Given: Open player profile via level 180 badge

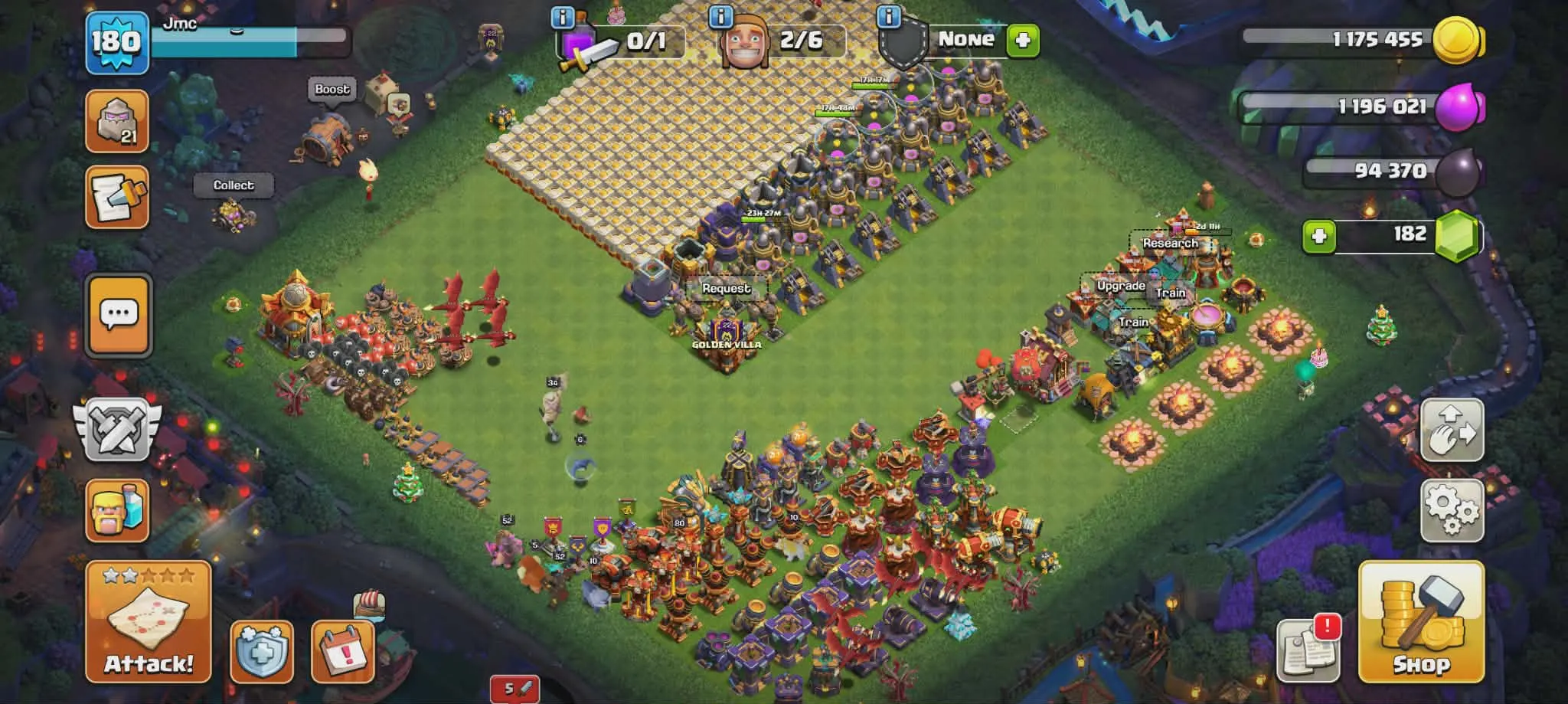Looking at the screenshot, I should click(113, 42).
